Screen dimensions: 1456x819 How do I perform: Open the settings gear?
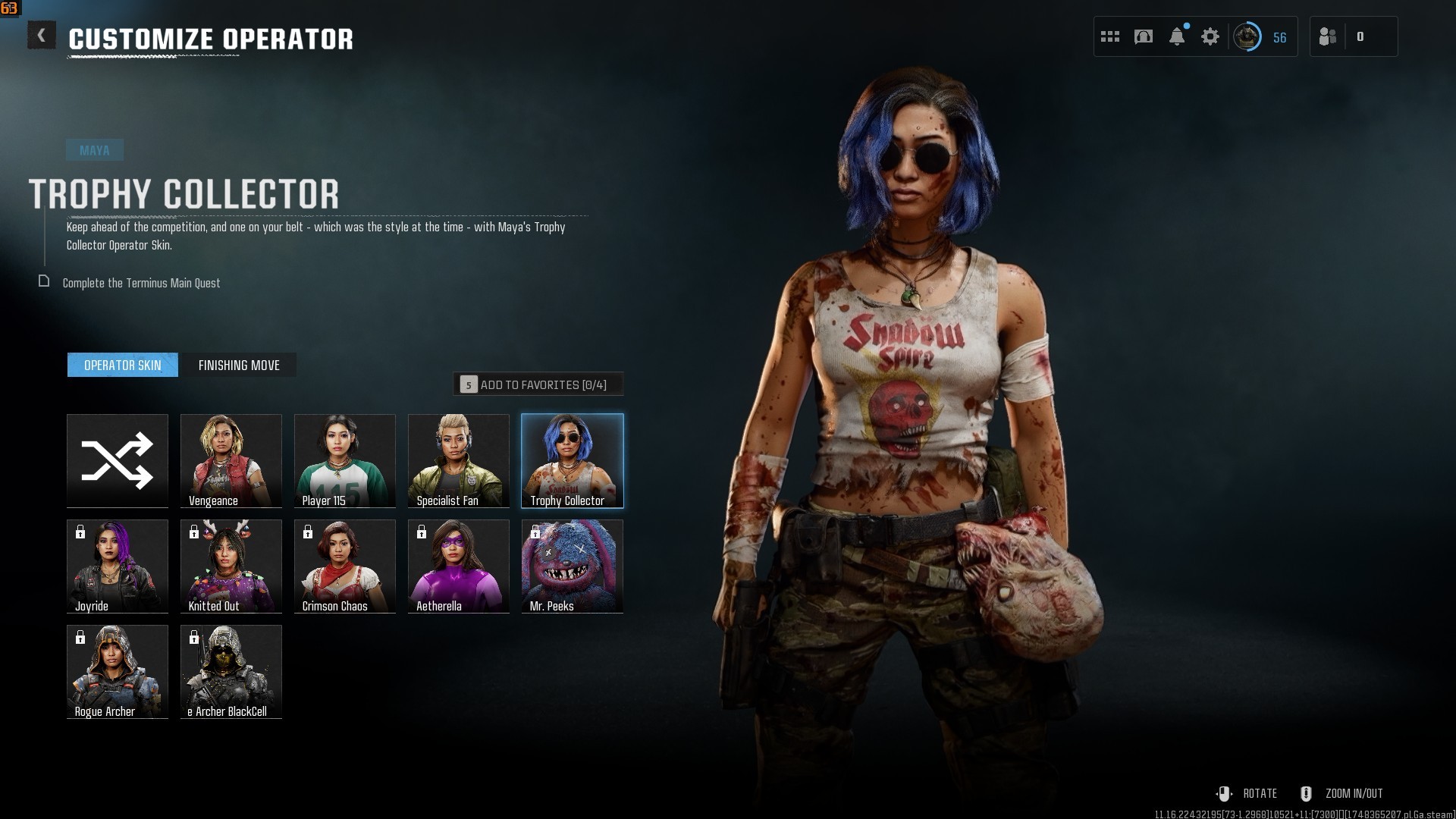1210,36
